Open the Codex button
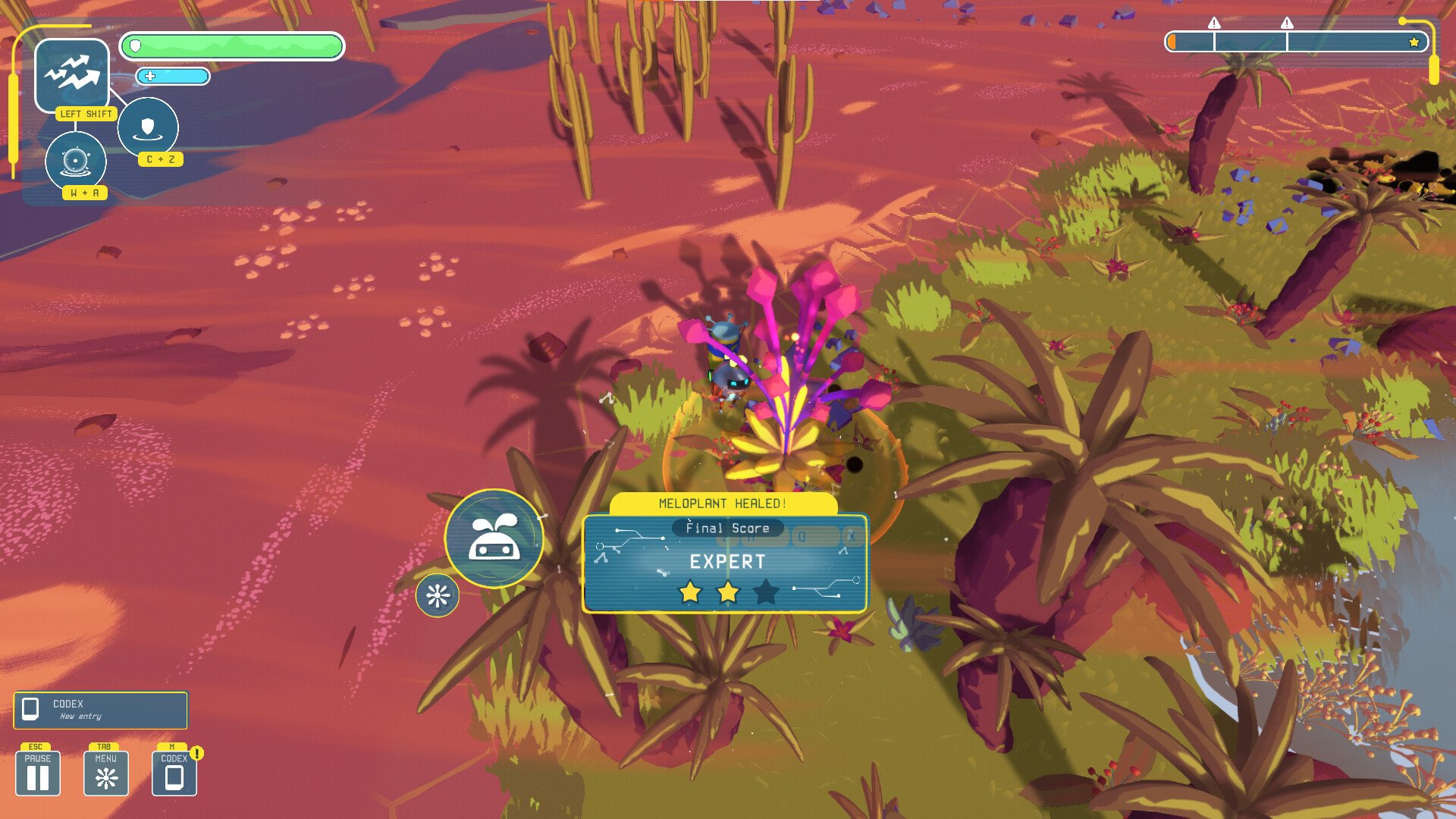Screen dimensions: 1456x819 [174, 773]
